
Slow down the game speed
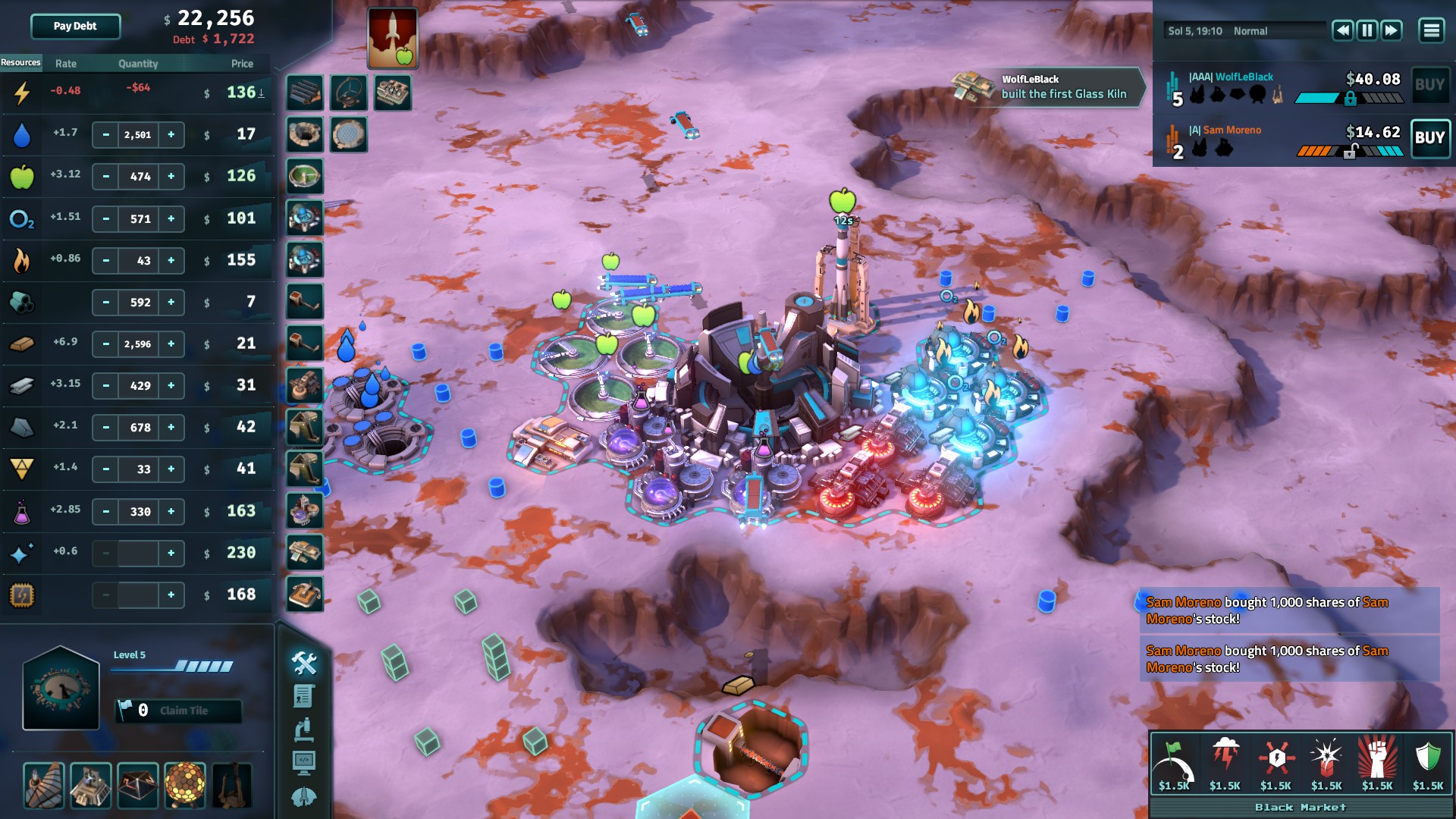[1342, 30]
